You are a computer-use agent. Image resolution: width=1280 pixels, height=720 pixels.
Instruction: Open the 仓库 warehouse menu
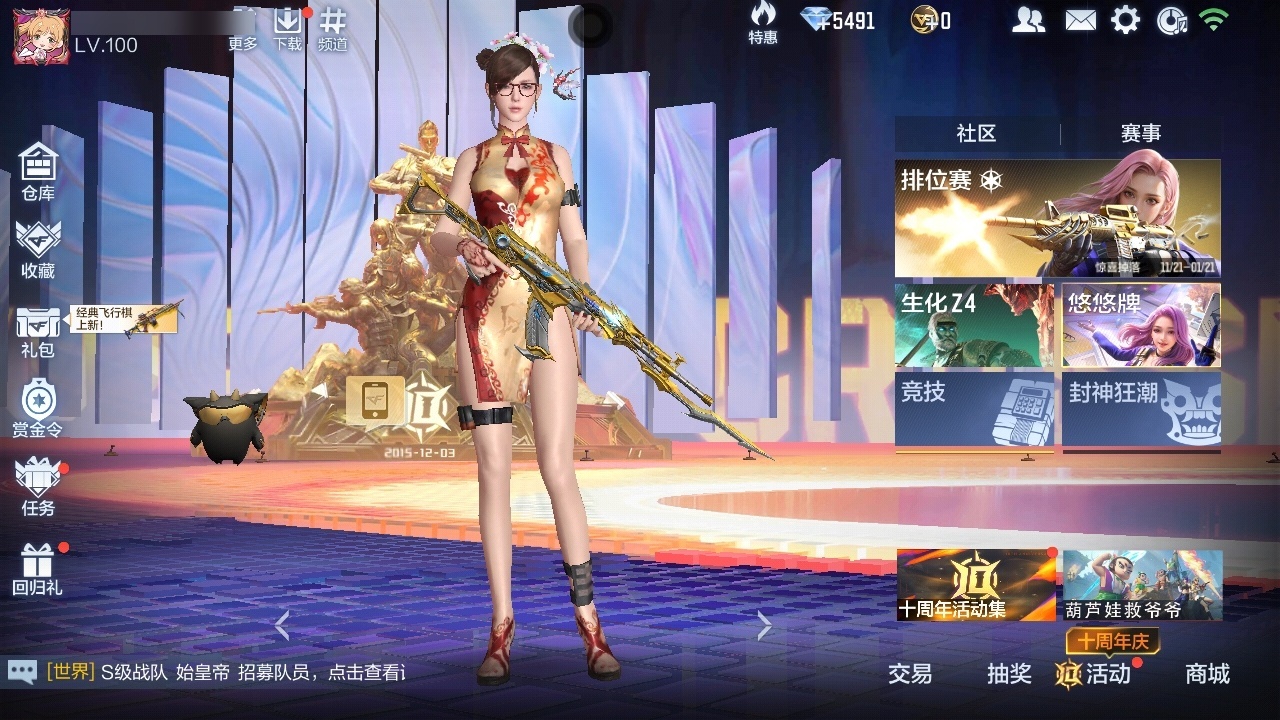(x=38, y=170)
